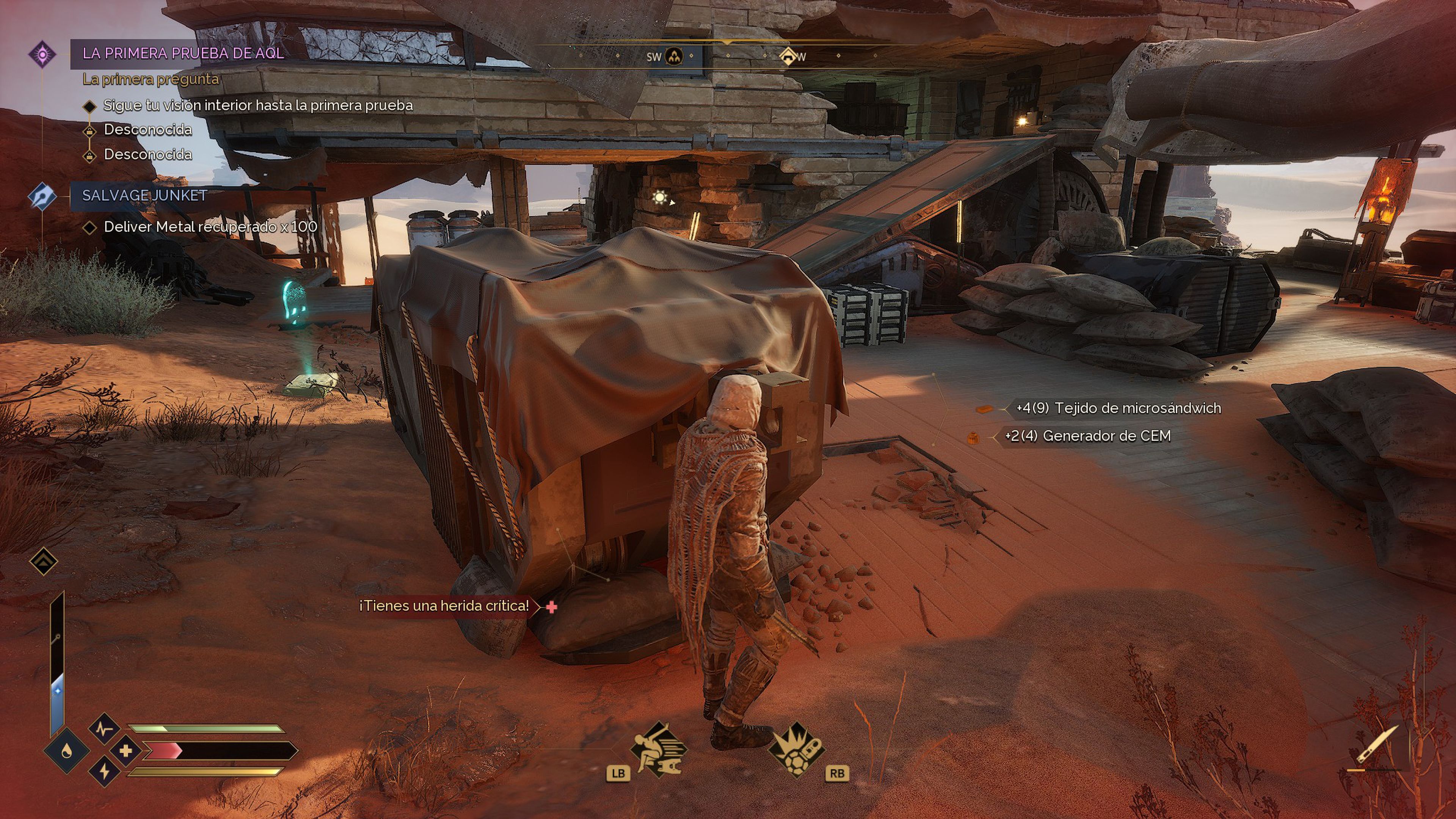Select the La Primera Prueba de Aql quest header

point(182,54)
